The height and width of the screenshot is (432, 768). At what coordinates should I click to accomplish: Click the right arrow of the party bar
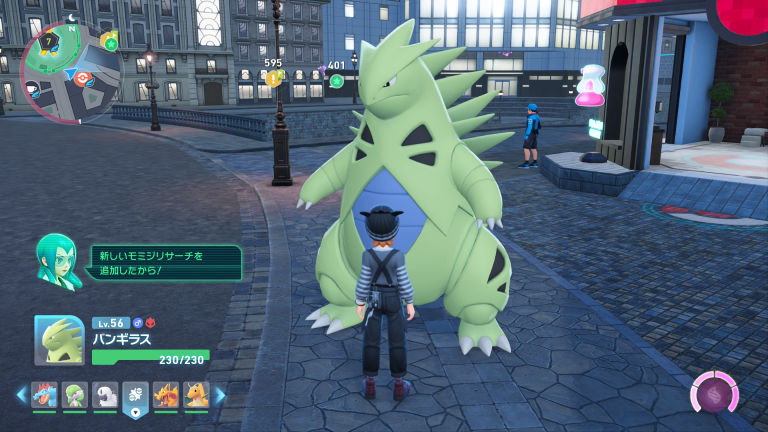pos(220,395)
